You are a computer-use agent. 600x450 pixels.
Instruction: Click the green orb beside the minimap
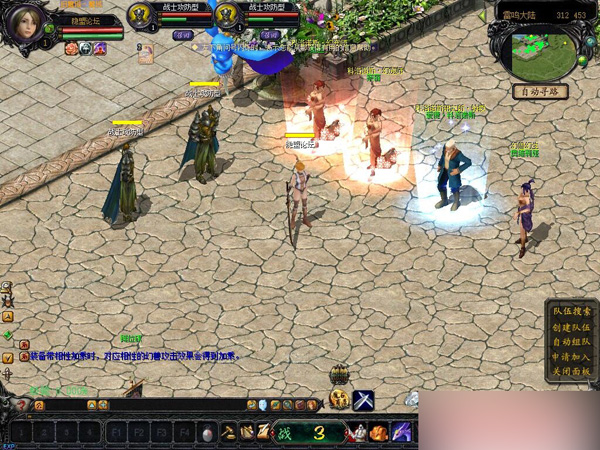581,58
